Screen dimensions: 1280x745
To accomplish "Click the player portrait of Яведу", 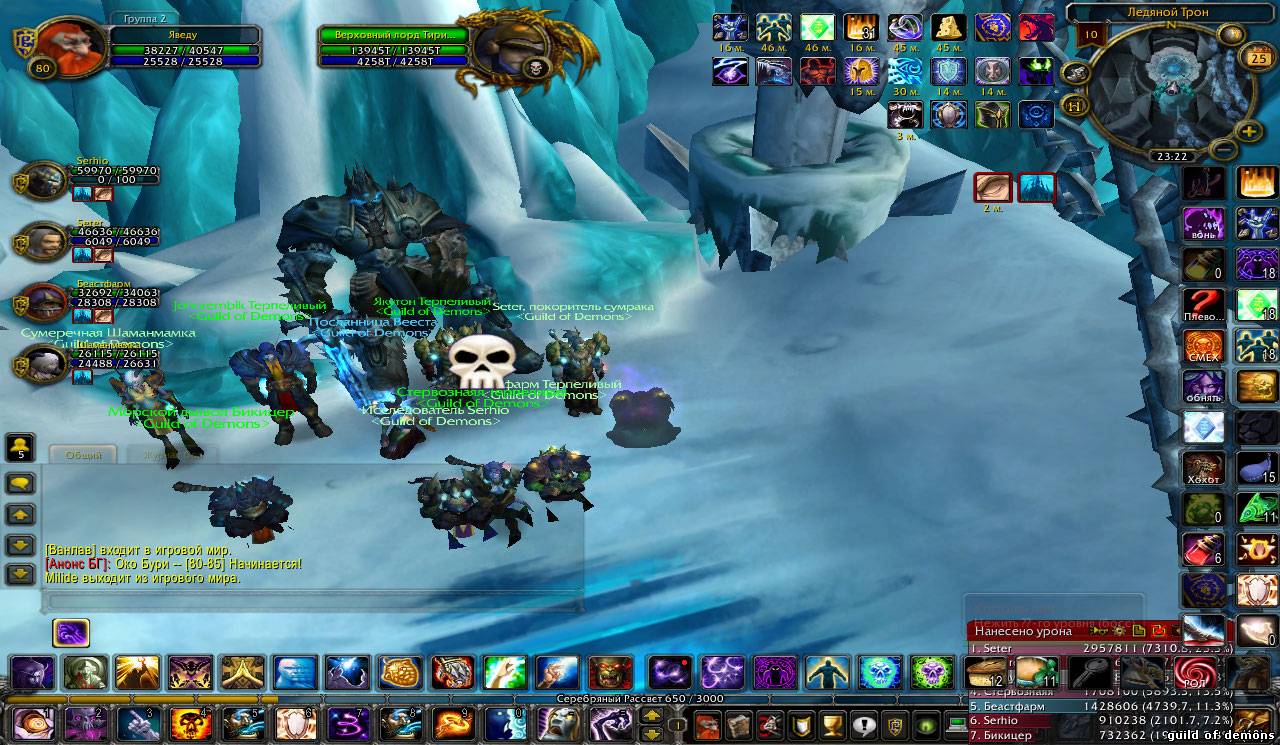I will (58, 47).
